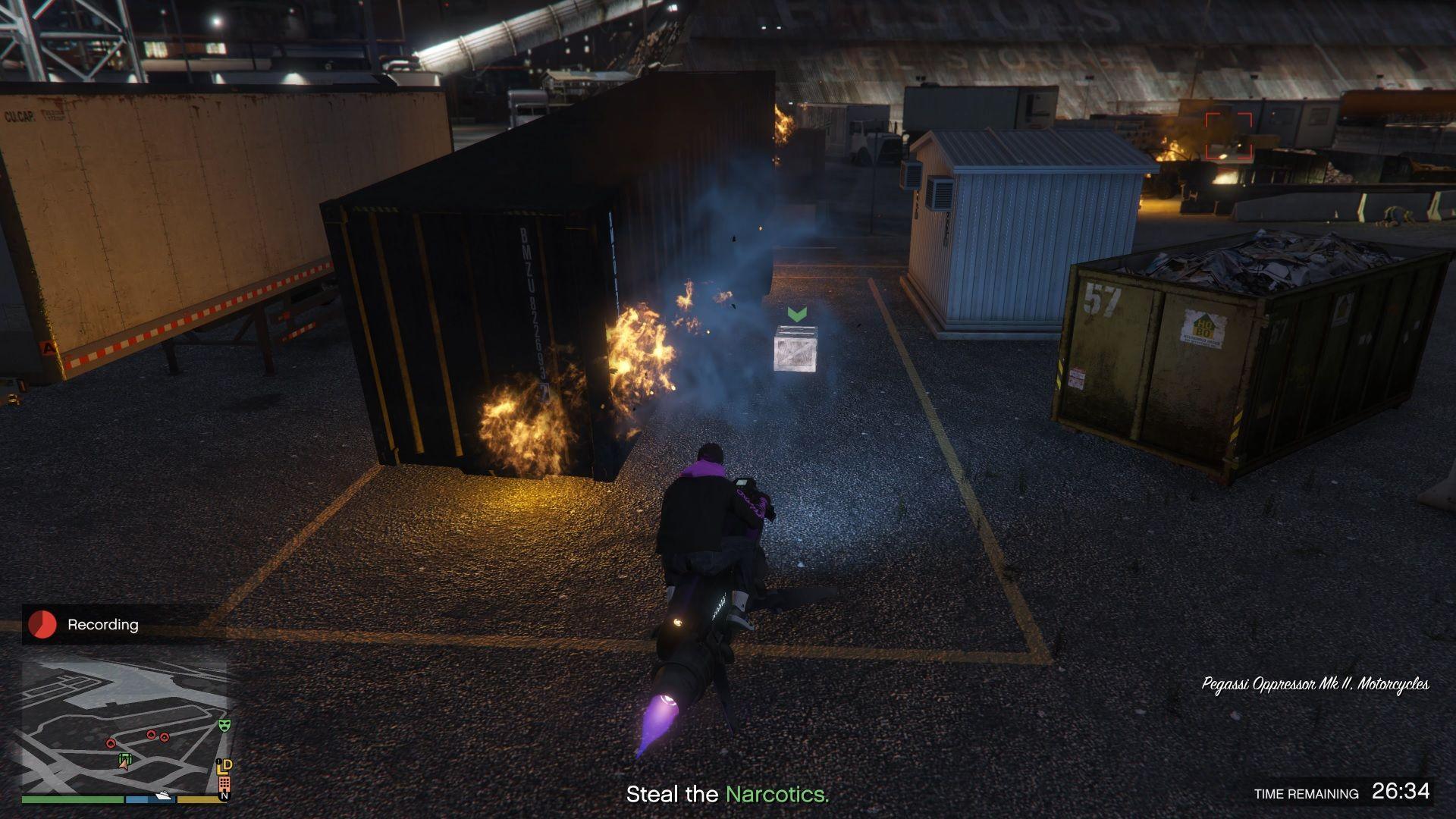1456x819 pixels.
Task: Click the N compass marker on the minimap
Action: click(224, 795)
